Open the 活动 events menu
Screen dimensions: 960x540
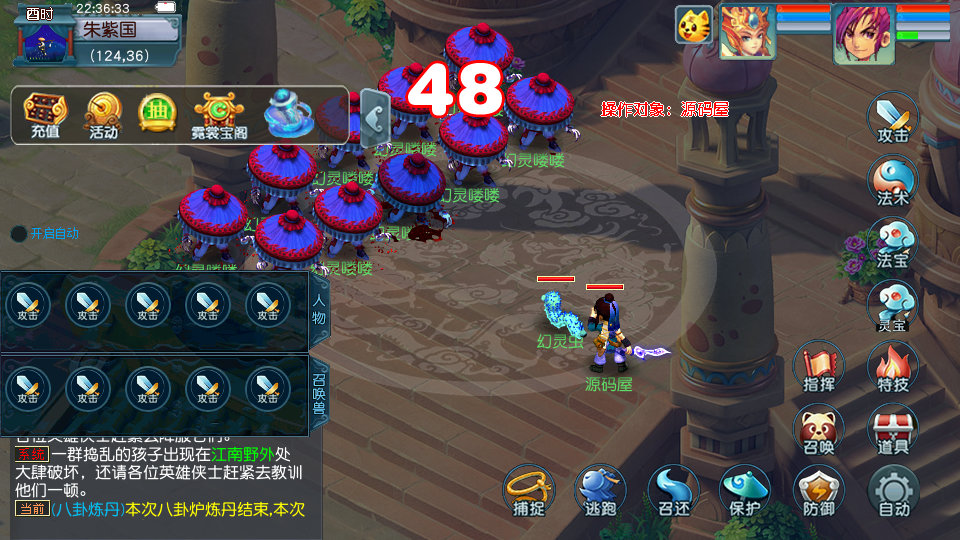[103, 115]
